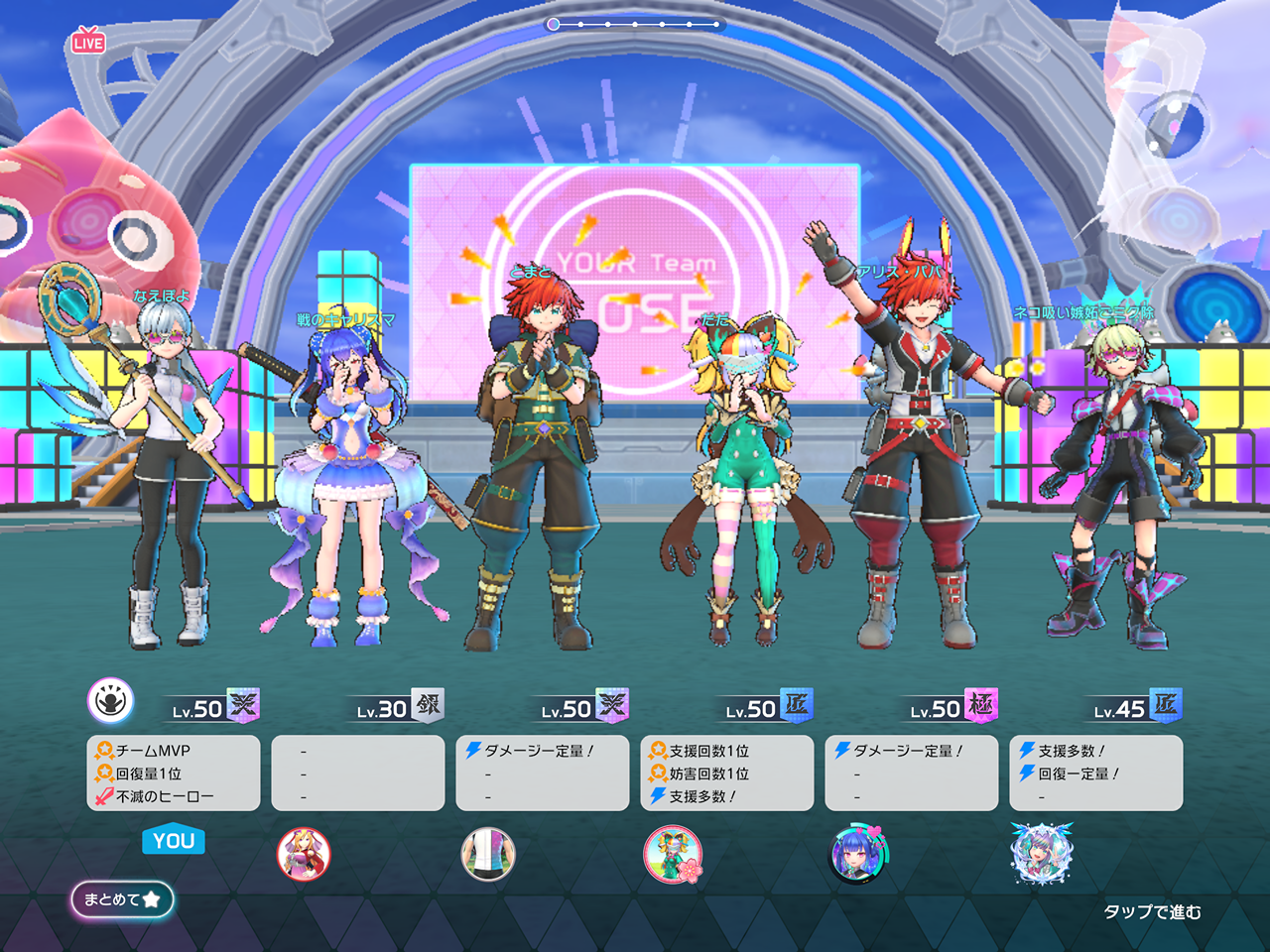Select the 支援回数1位 awards panel
Image resolution: width=1270 pixels, height=952 pixels.
pyautogui.click(x=727, y=773)
